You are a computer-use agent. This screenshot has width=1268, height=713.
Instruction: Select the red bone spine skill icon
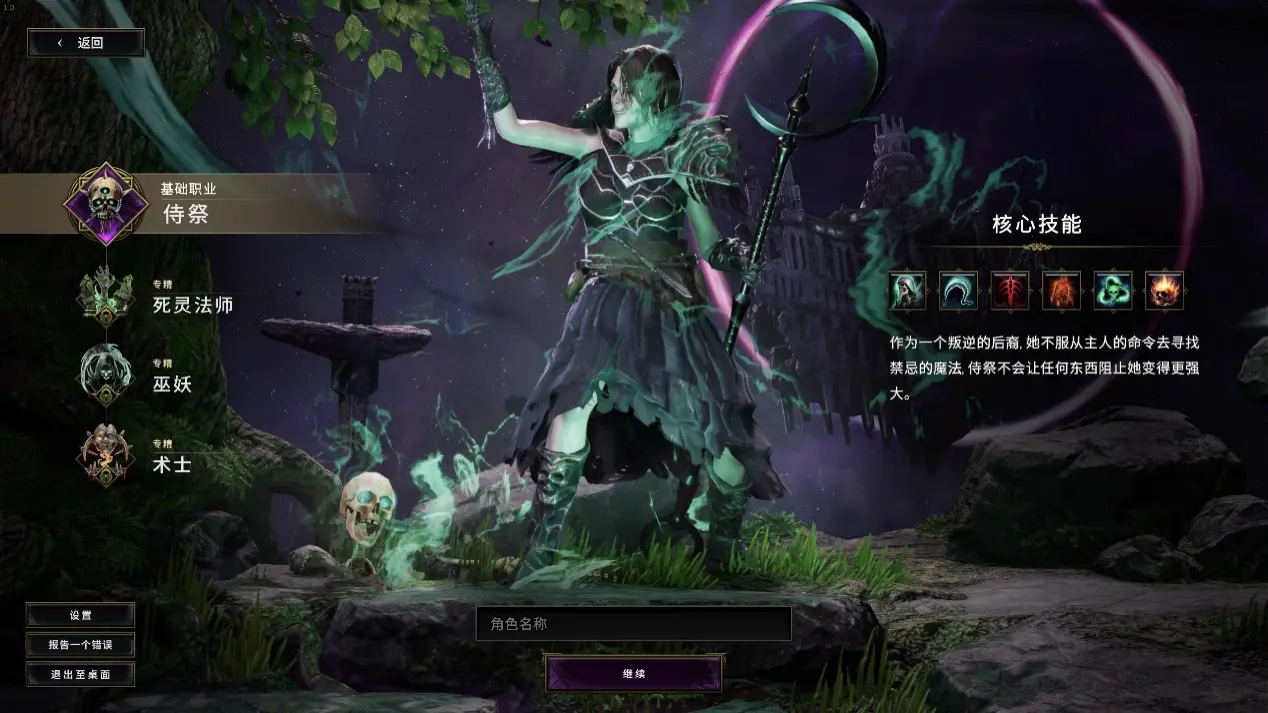(1010, 291)
